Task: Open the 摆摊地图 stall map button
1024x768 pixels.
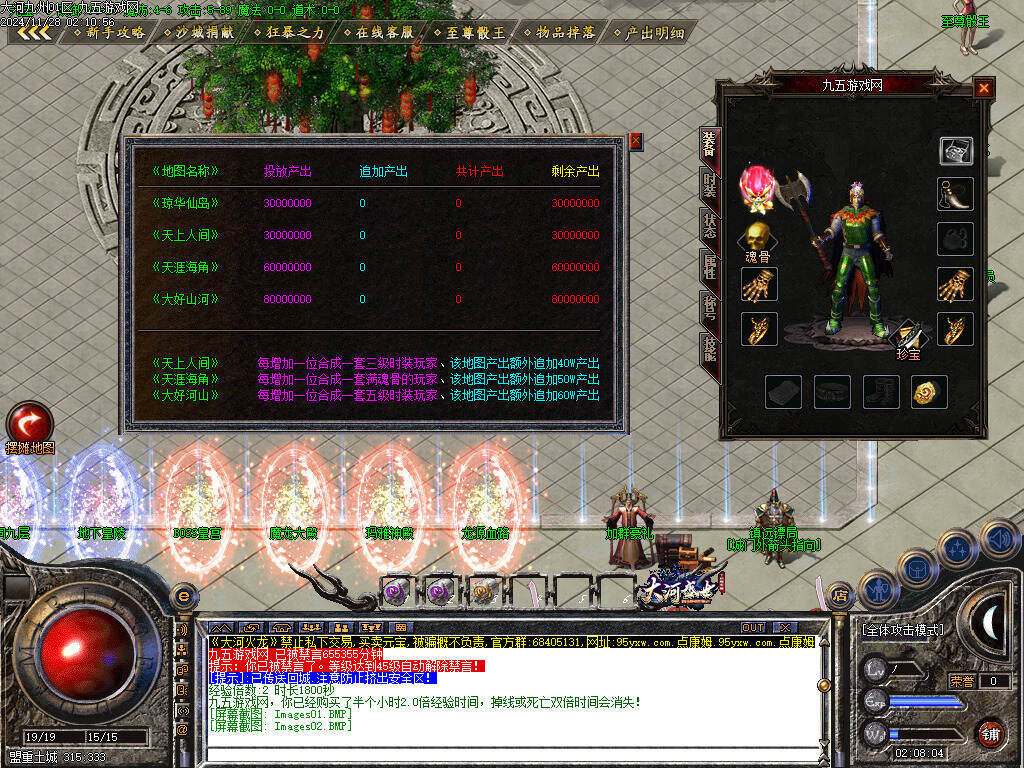Action: tap(28, 423)
